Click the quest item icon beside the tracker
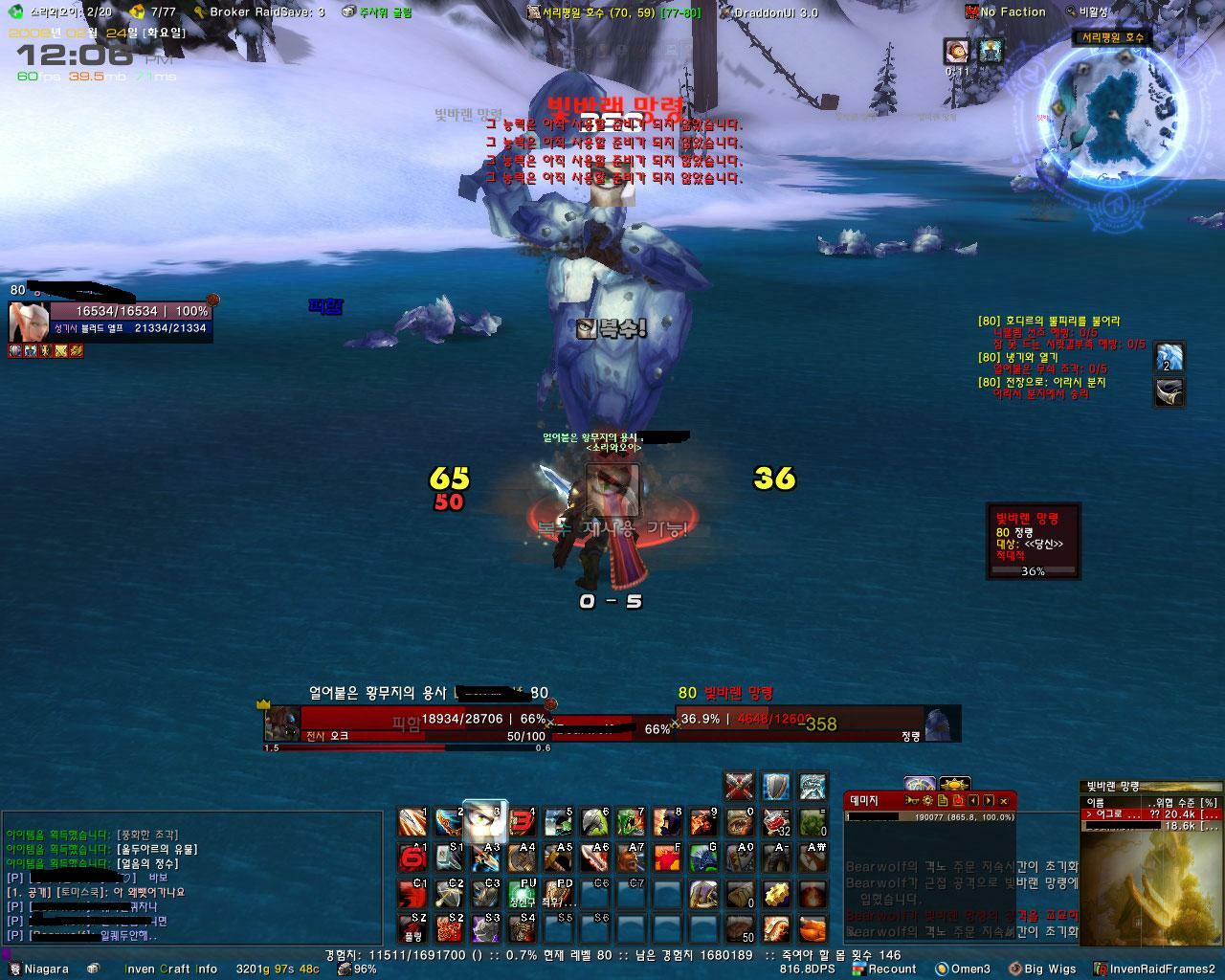This screenshot has width=1225, height=980. [1169, 357]
